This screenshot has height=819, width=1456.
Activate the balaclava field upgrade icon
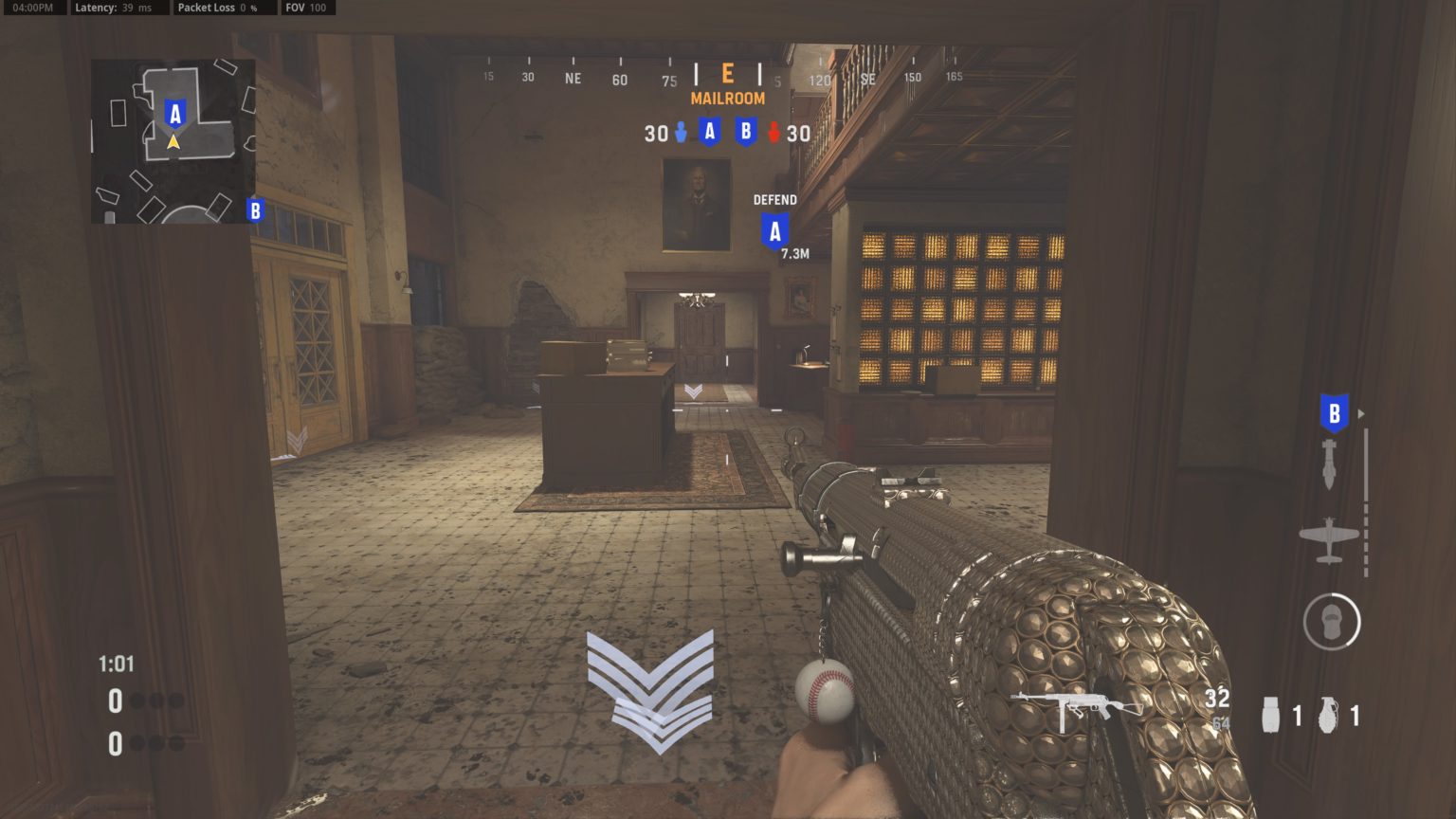(x=1333, y=621)
